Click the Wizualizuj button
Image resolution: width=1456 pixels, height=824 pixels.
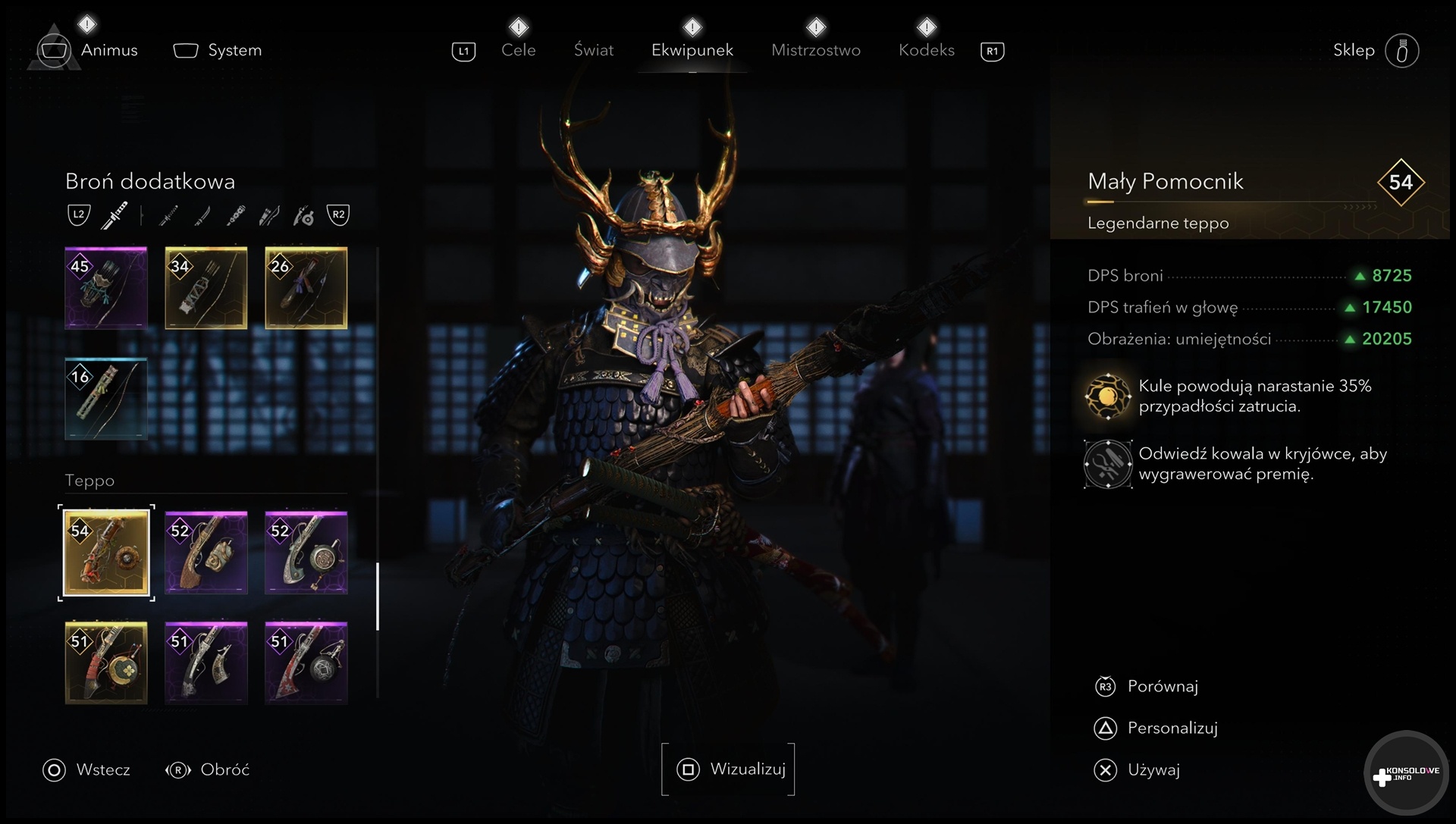point(729,769)
